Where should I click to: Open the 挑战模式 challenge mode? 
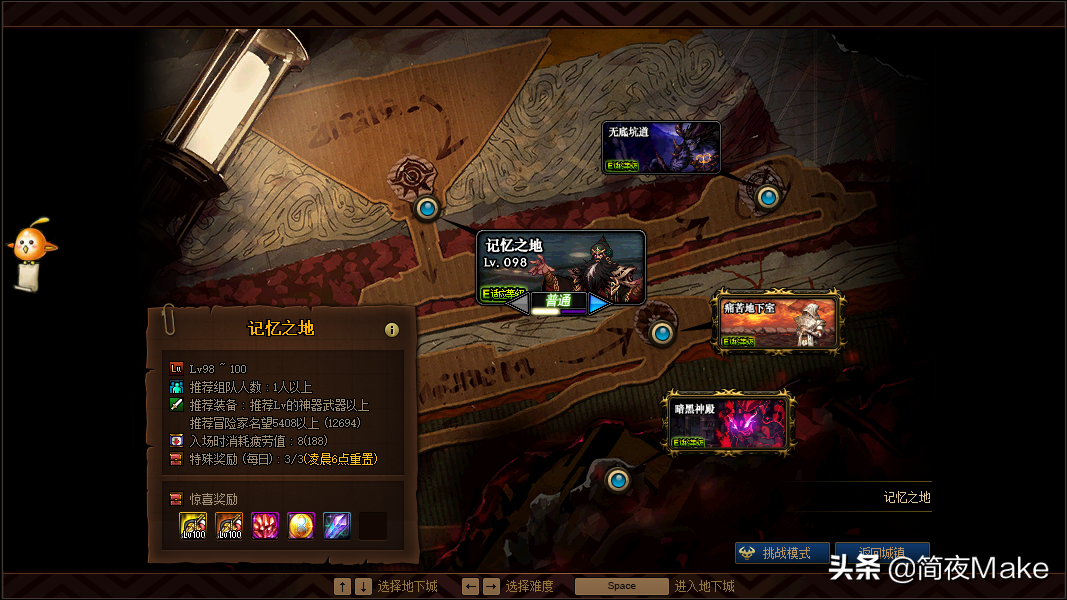(783, 553)
